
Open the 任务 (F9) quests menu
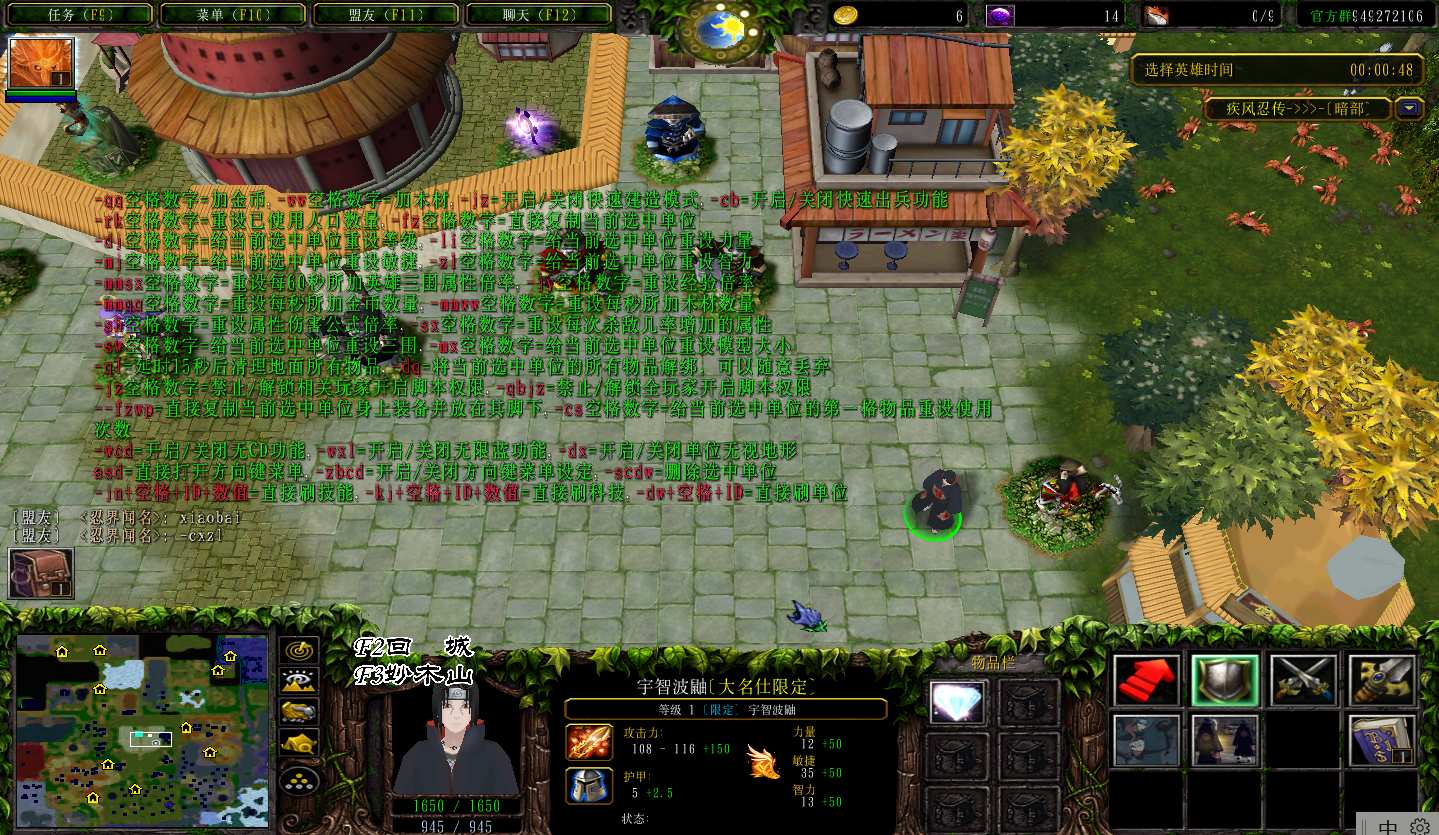(x=78, y=15)
